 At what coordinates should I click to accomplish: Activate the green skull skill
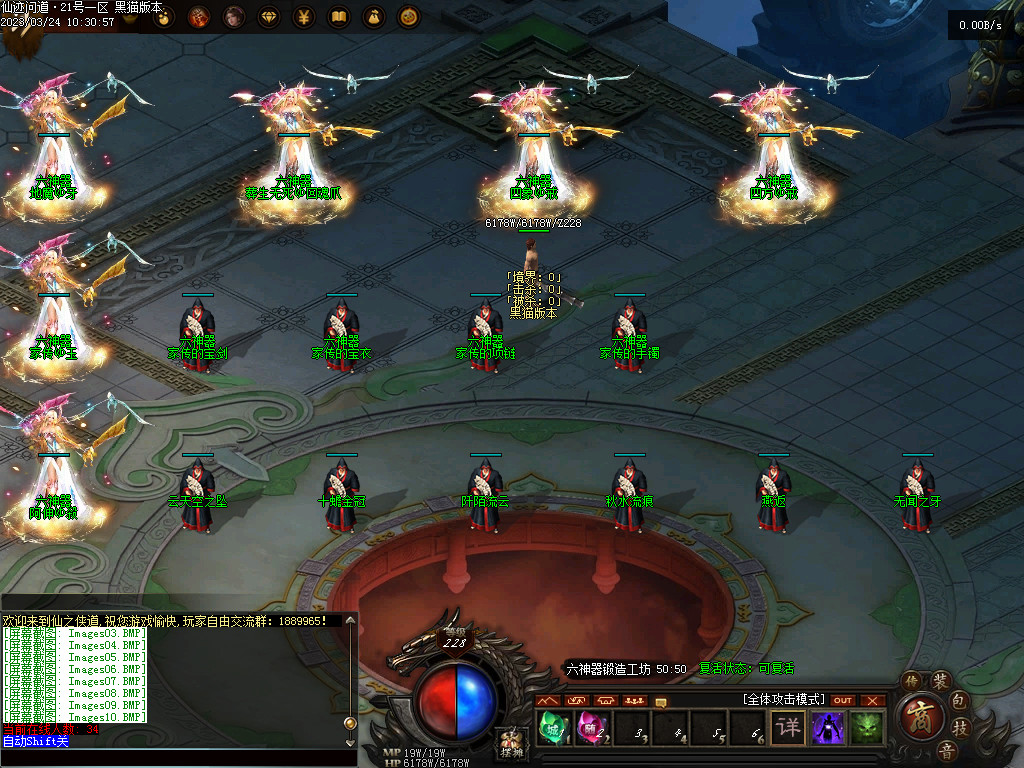(x=866, y=727)
